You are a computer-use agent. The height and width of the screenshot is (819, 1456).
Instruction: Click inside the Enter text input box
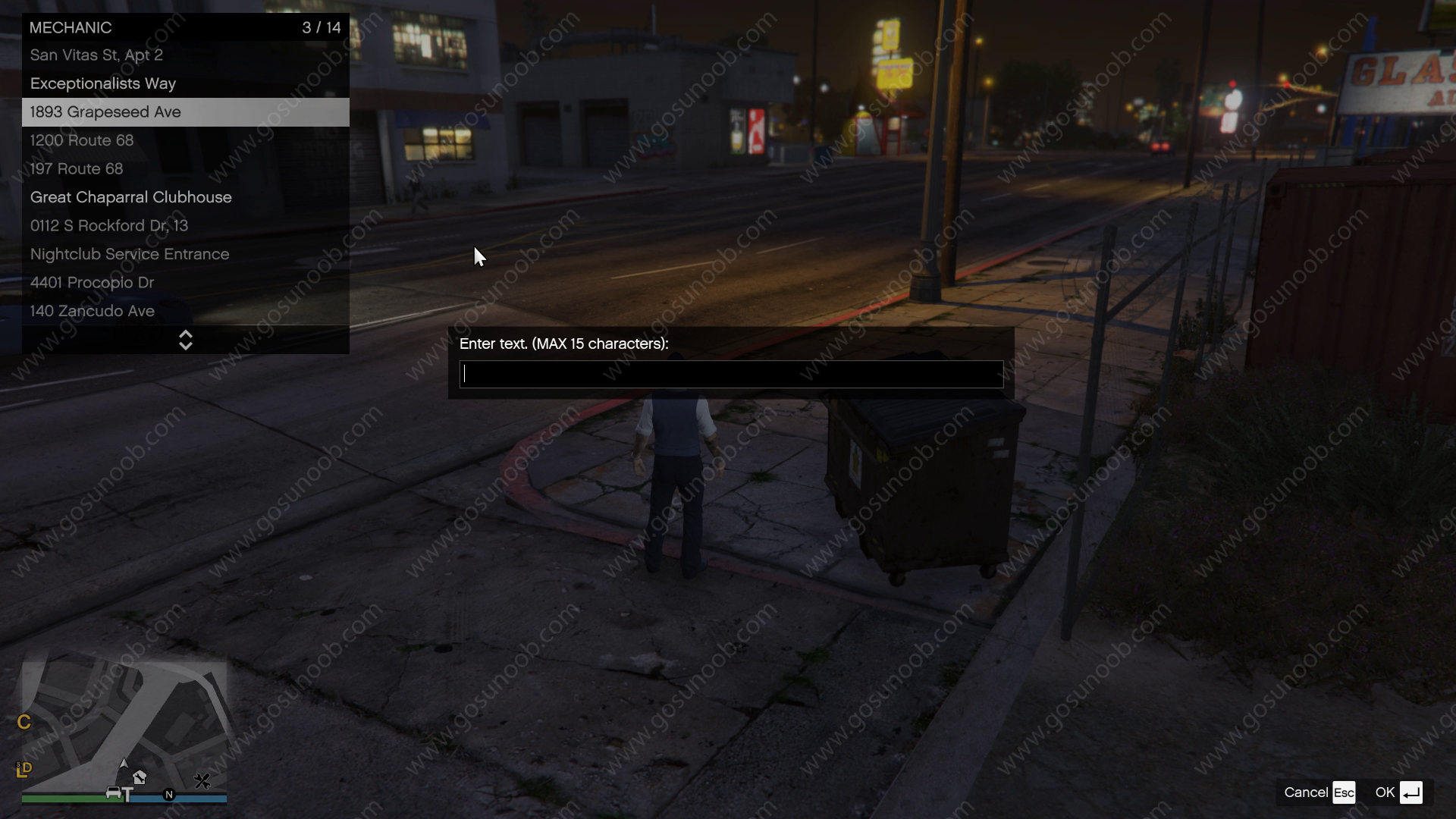pyautogui.click(x=730, y=374)
